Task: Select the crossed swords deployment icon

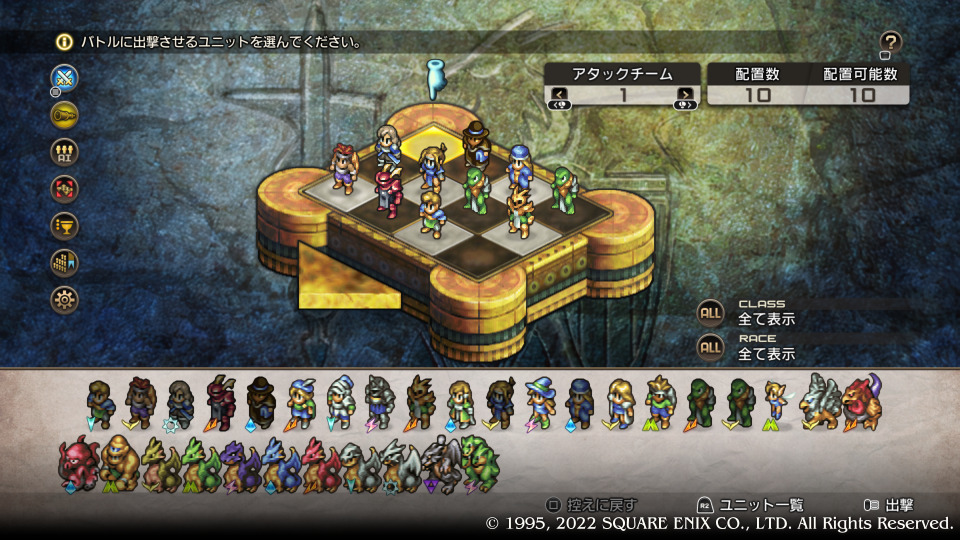Action: pos(65,78)
